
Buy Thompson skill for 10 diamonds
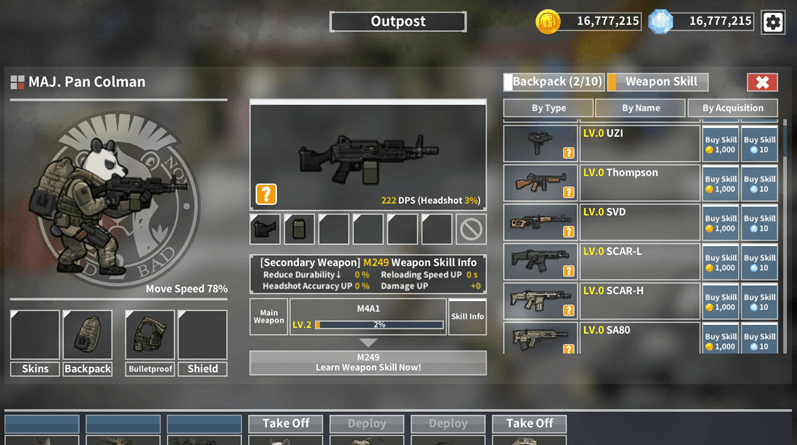[x=760, y=183]
